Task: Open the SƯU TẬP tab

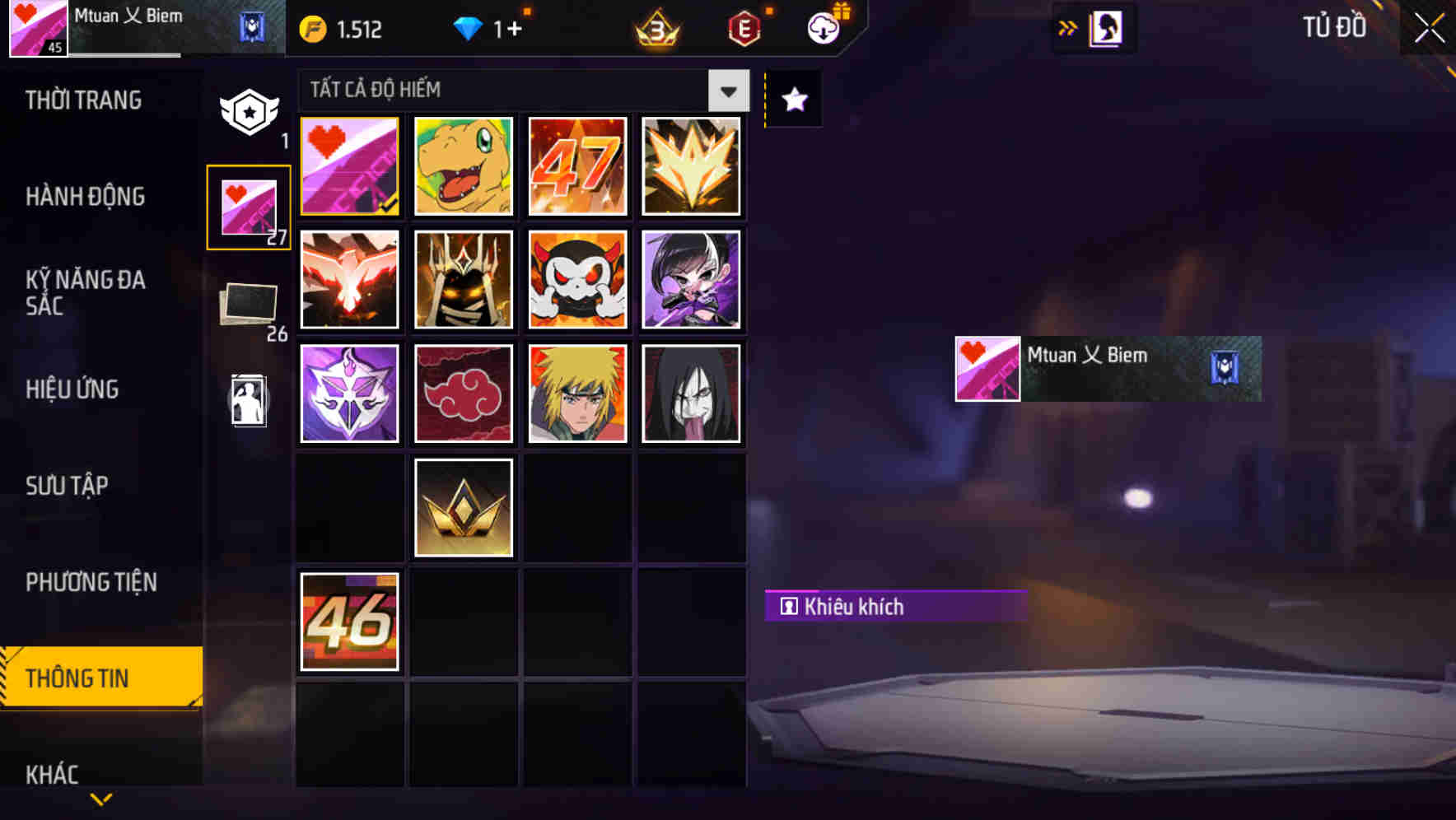Action: click(x=68, y=486)
